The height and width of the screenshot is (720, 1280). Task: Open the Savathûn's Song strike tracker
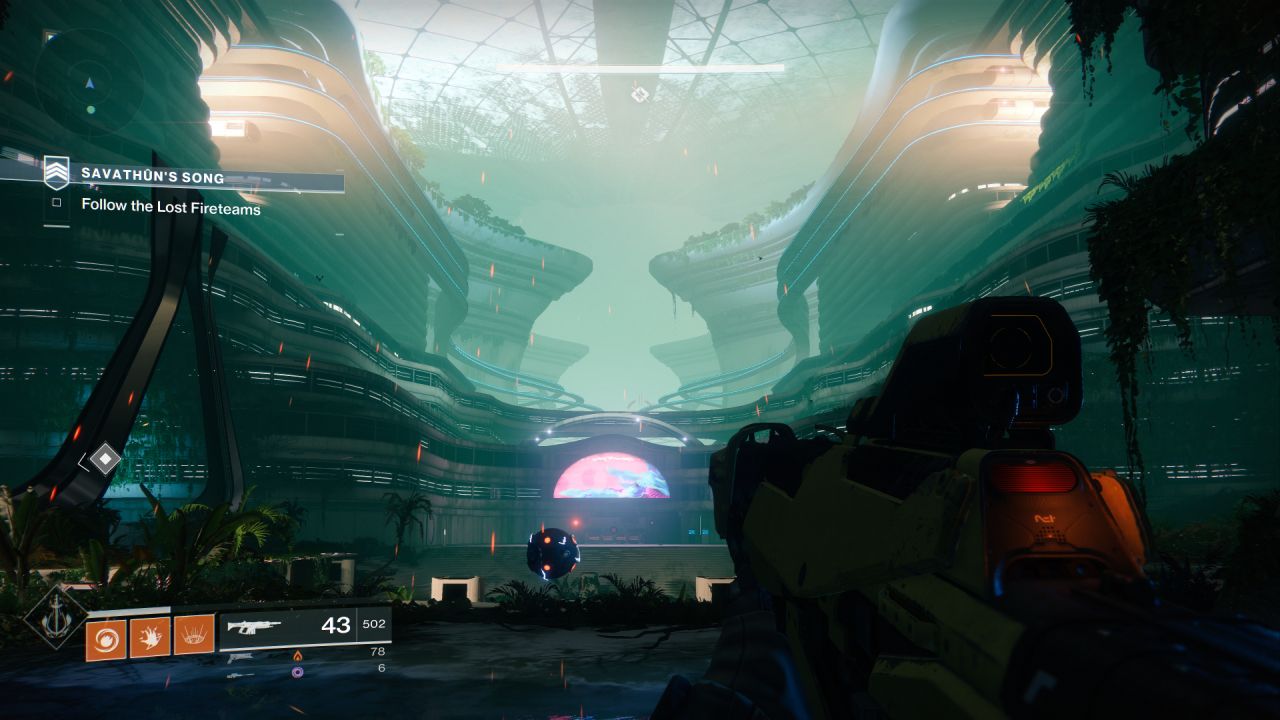coord(153,176)
